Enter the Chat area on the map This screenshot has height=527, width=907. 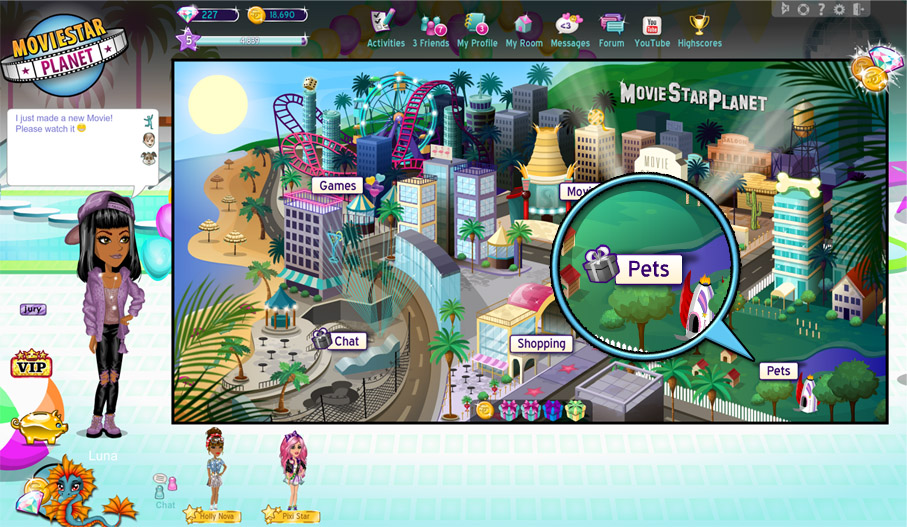[346, 341]
